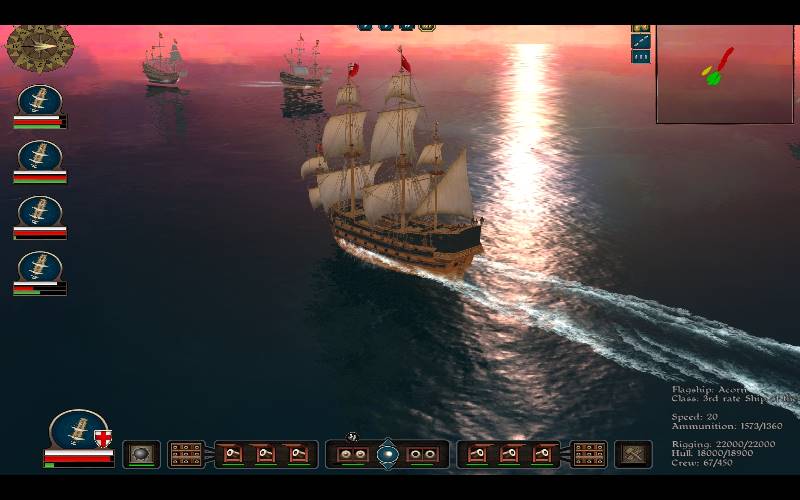Viewport: 800px width, 500px height.
Task: Open the crossed hammers repair button
Action: tap(633, 454)
